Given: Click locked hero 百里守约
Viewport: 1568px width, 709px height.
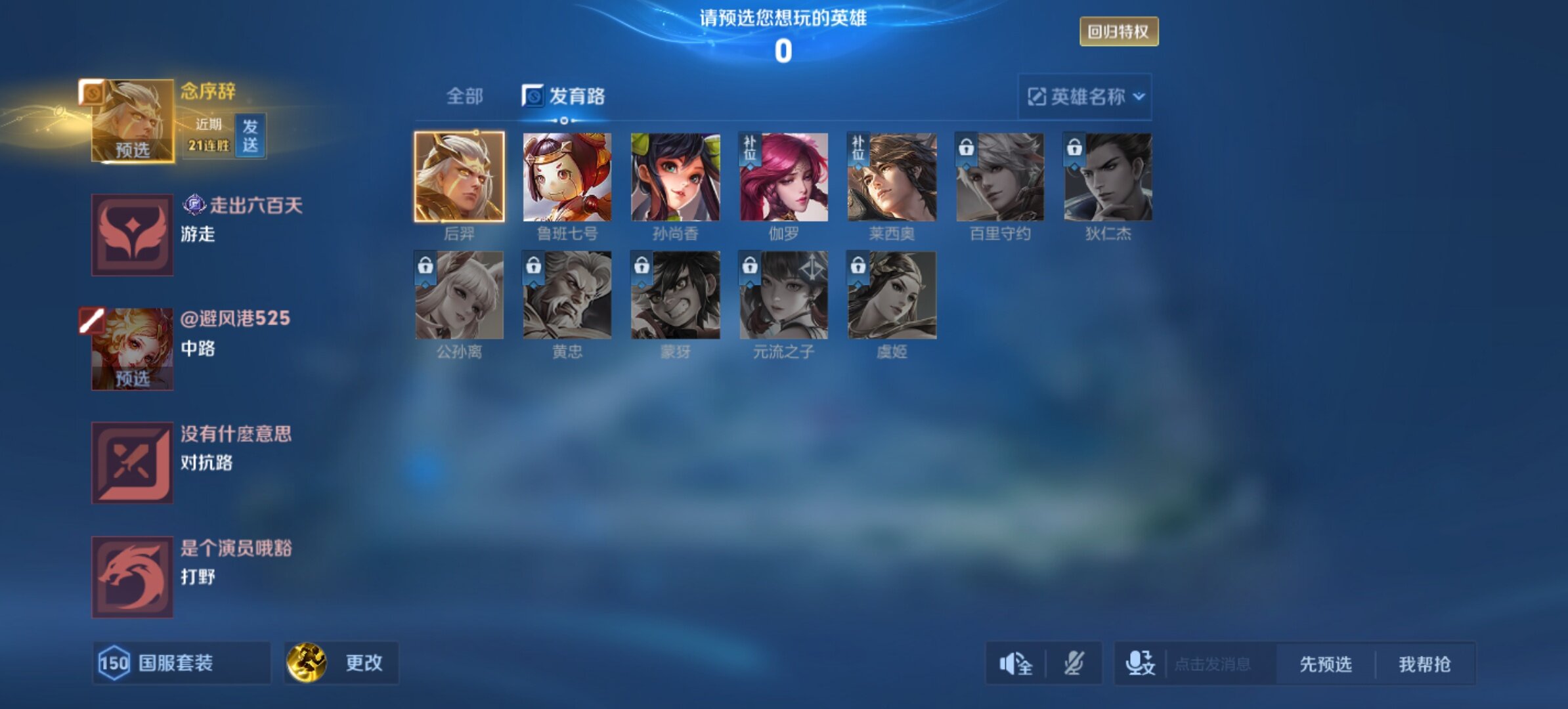Looking at the screenshot, I should (1000, 177).
